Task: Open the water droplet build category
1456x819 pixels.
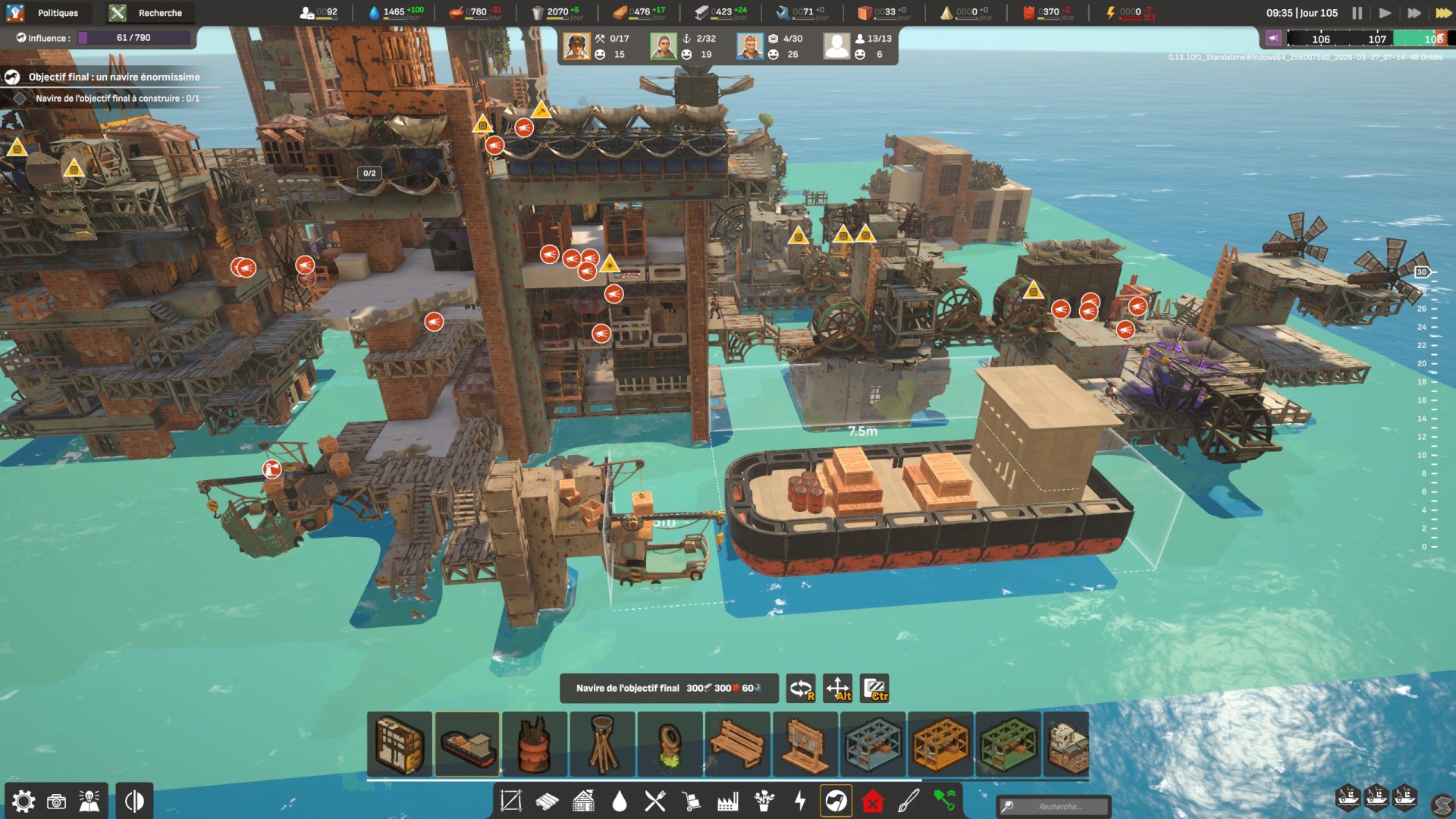Action: [x=620, y=801]
